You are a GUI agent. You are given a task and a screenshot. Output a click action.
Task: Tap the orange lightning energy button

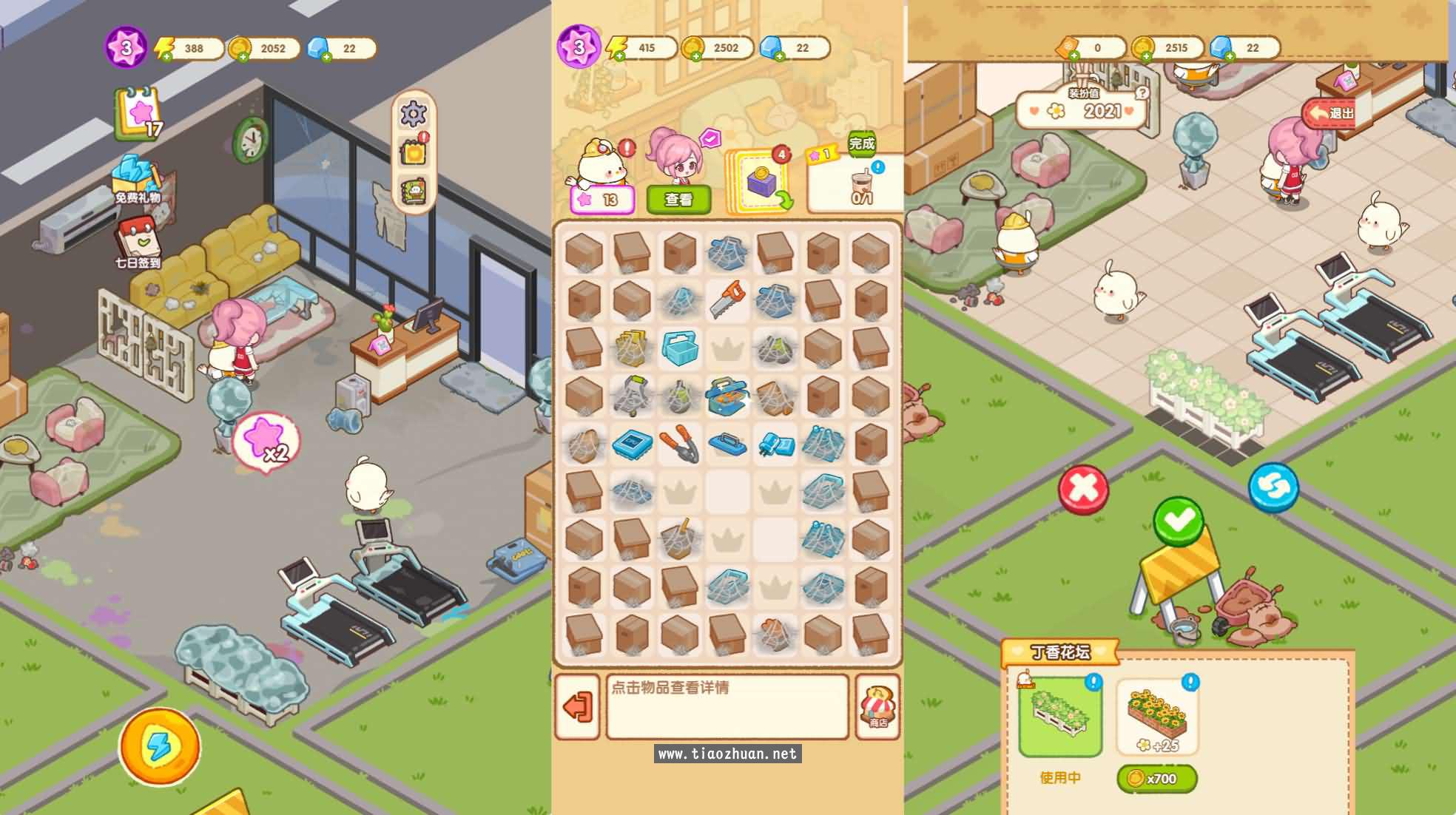[159, 746]
